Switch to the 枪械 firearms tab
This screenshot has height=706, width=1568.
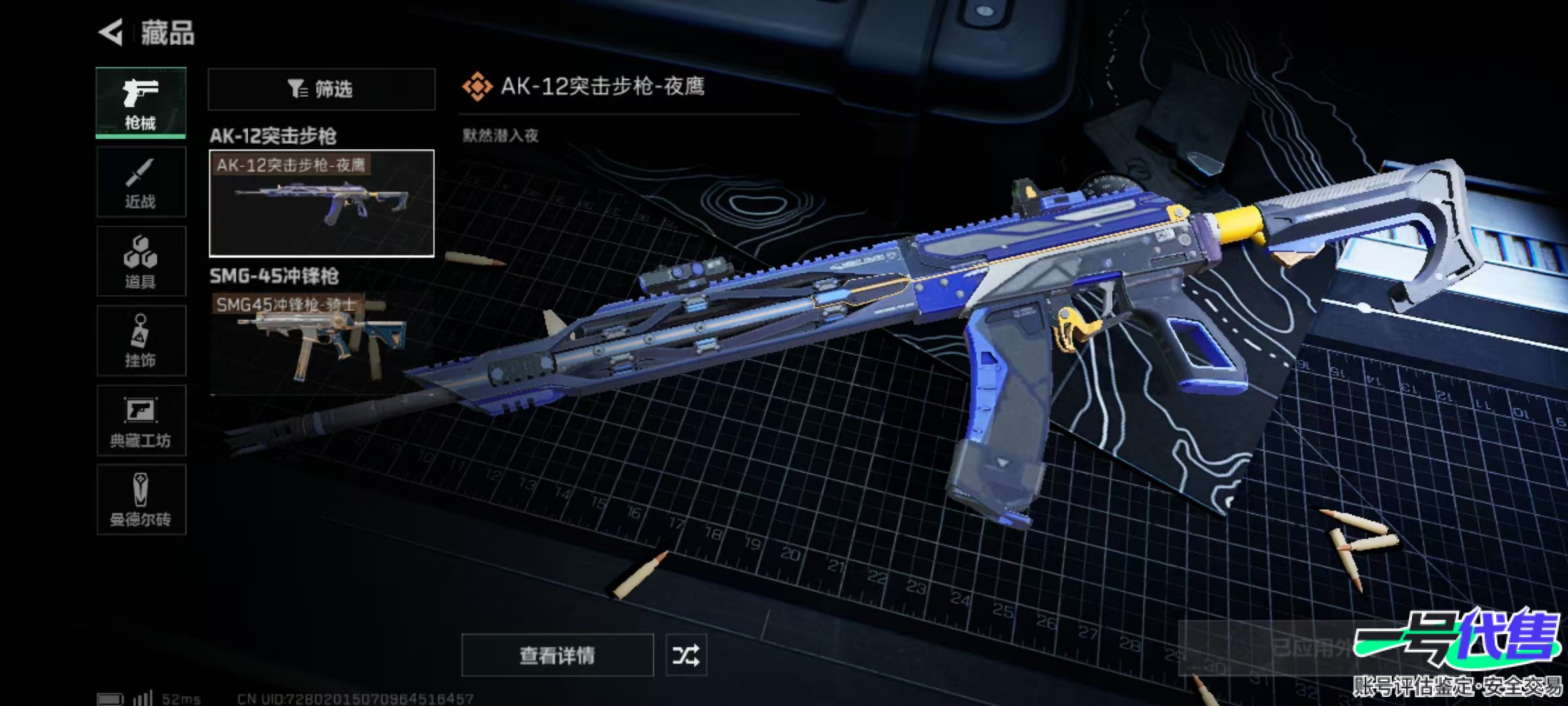point(140,103)
